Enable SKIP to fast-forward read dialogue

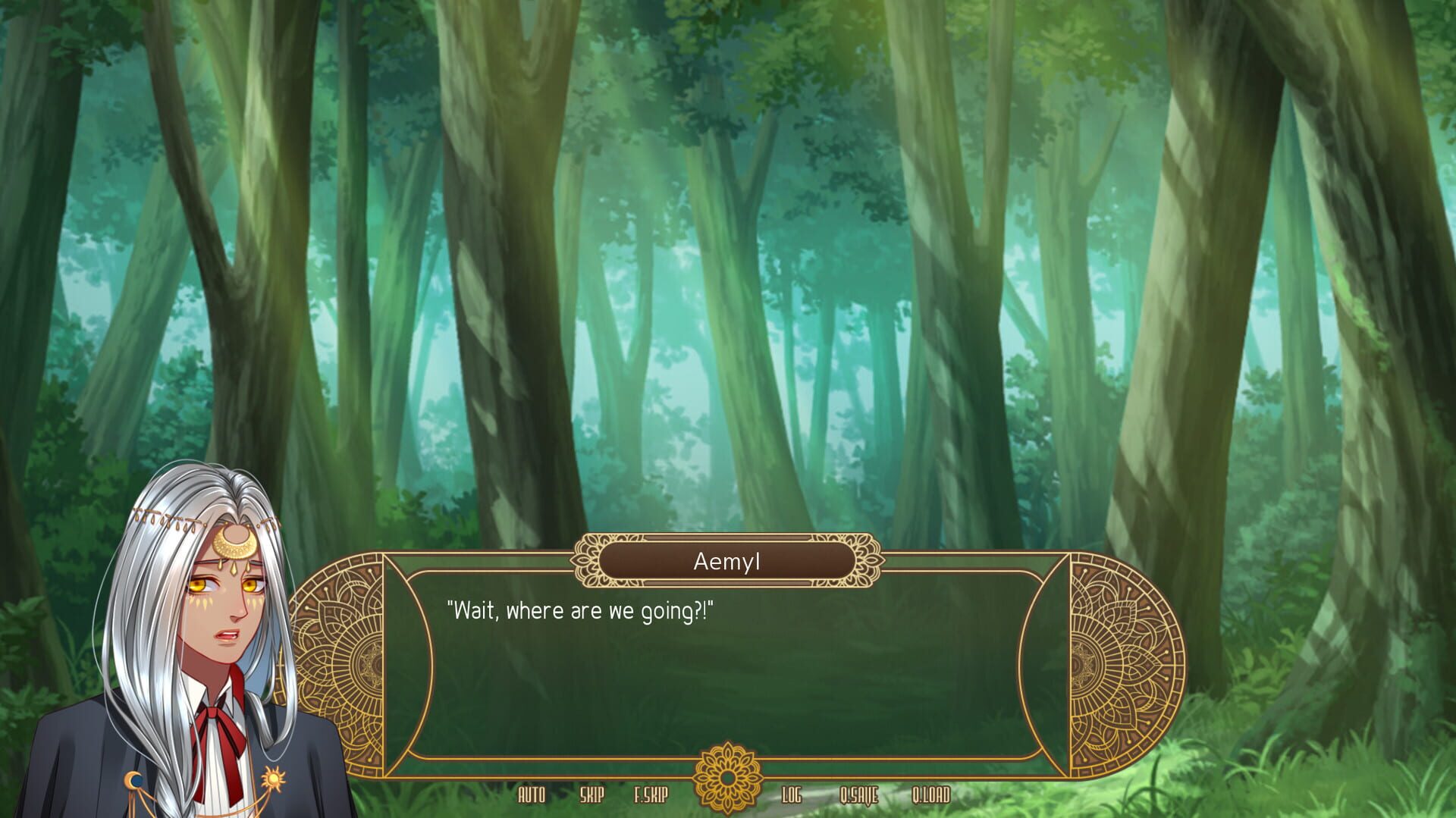(593, 796)
